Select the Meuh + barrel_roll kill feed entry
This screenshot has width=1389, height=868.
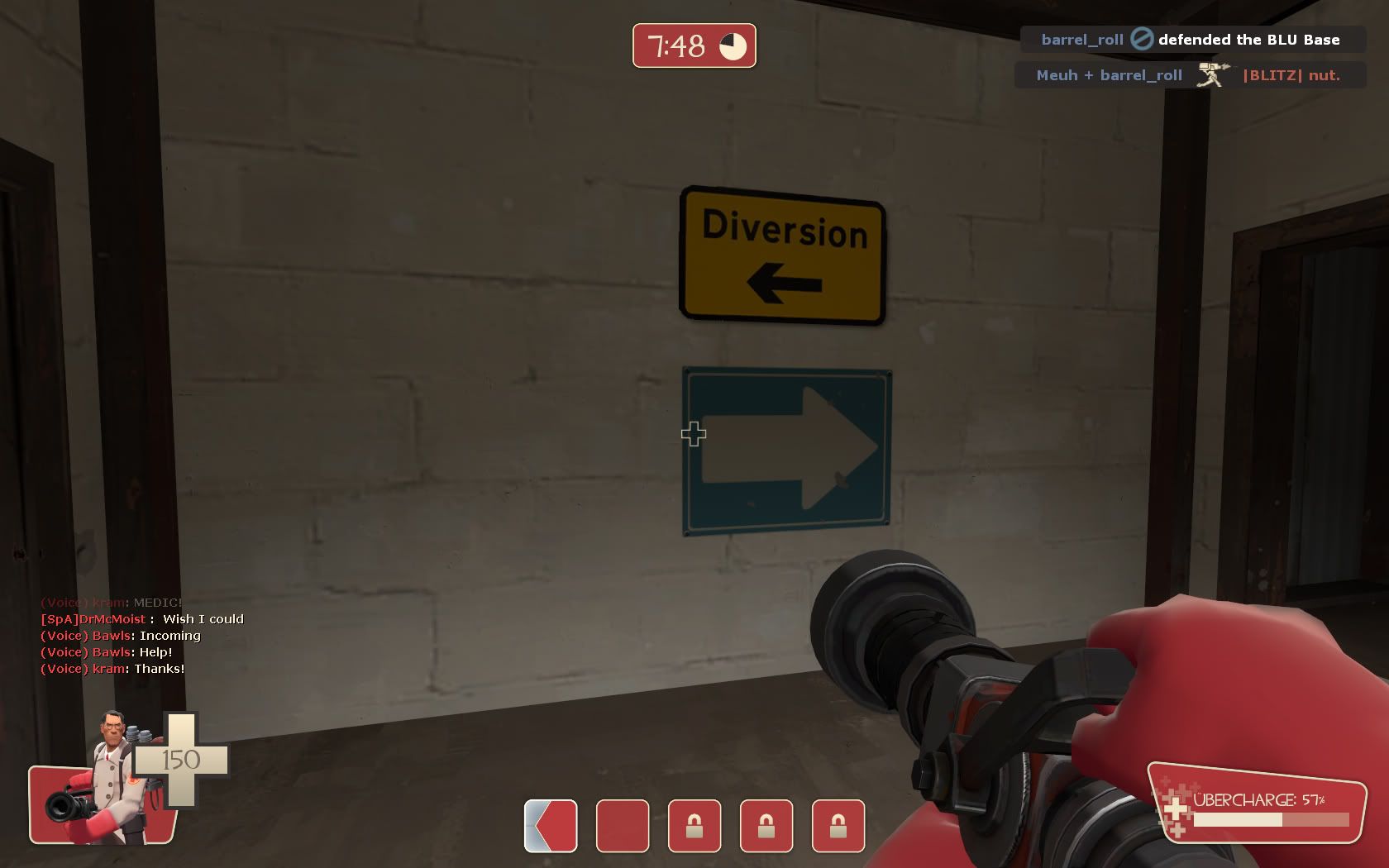(x=1189, y=75)
